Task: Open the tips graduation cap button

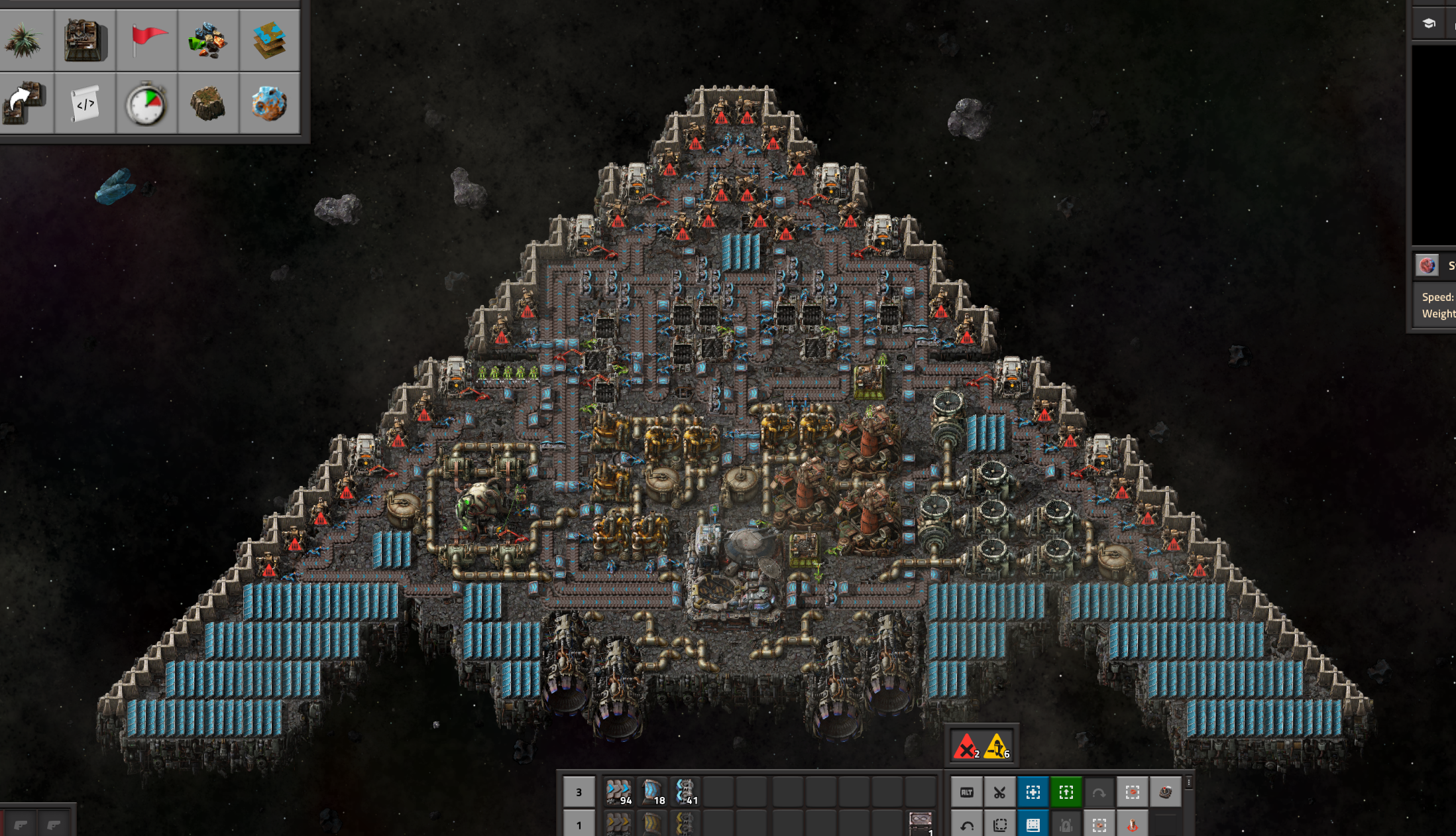Action: click(1429, 24)
